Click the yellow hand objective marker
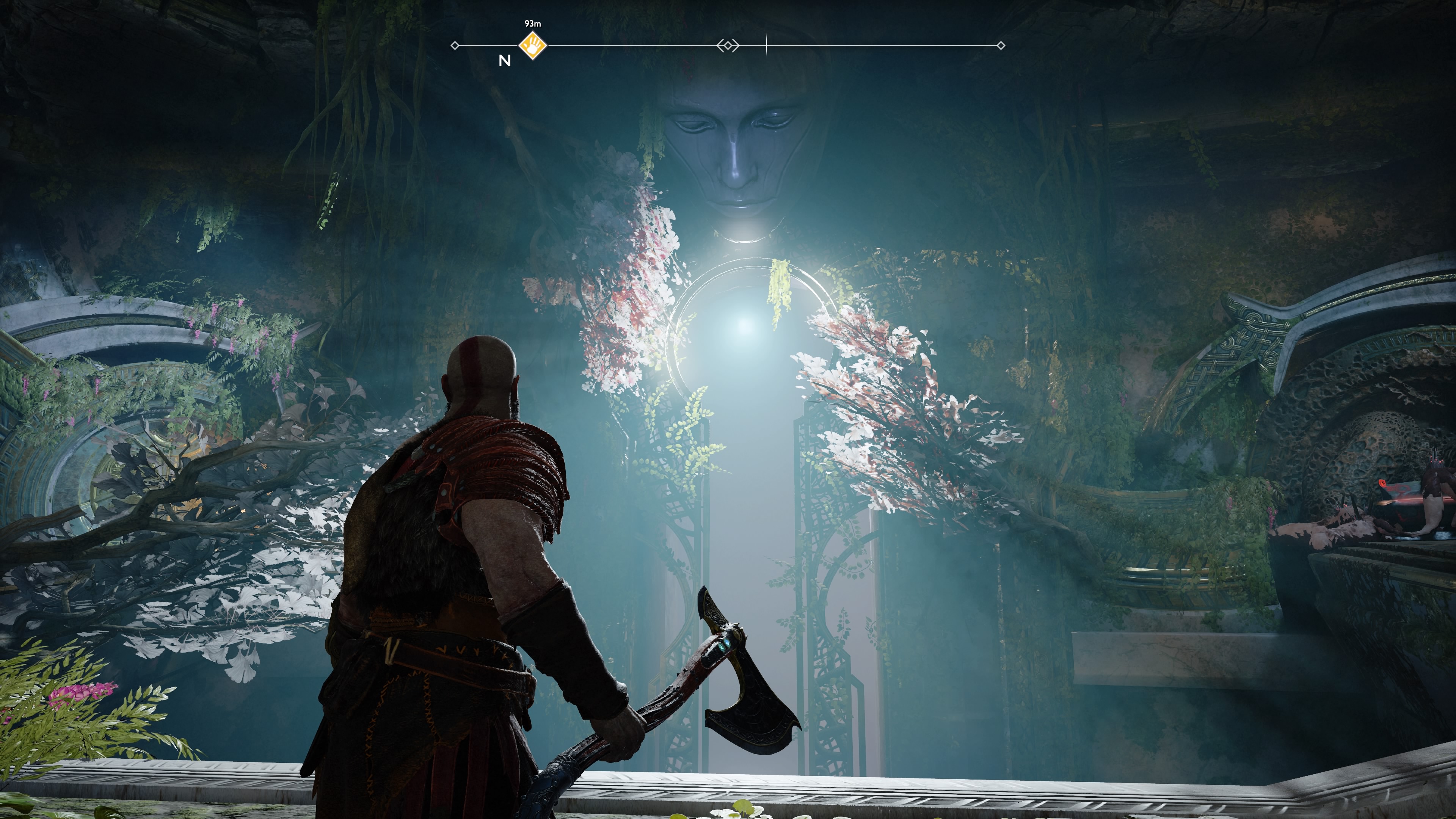This screenshot has height=819, width=1456. tap(532, 45)
